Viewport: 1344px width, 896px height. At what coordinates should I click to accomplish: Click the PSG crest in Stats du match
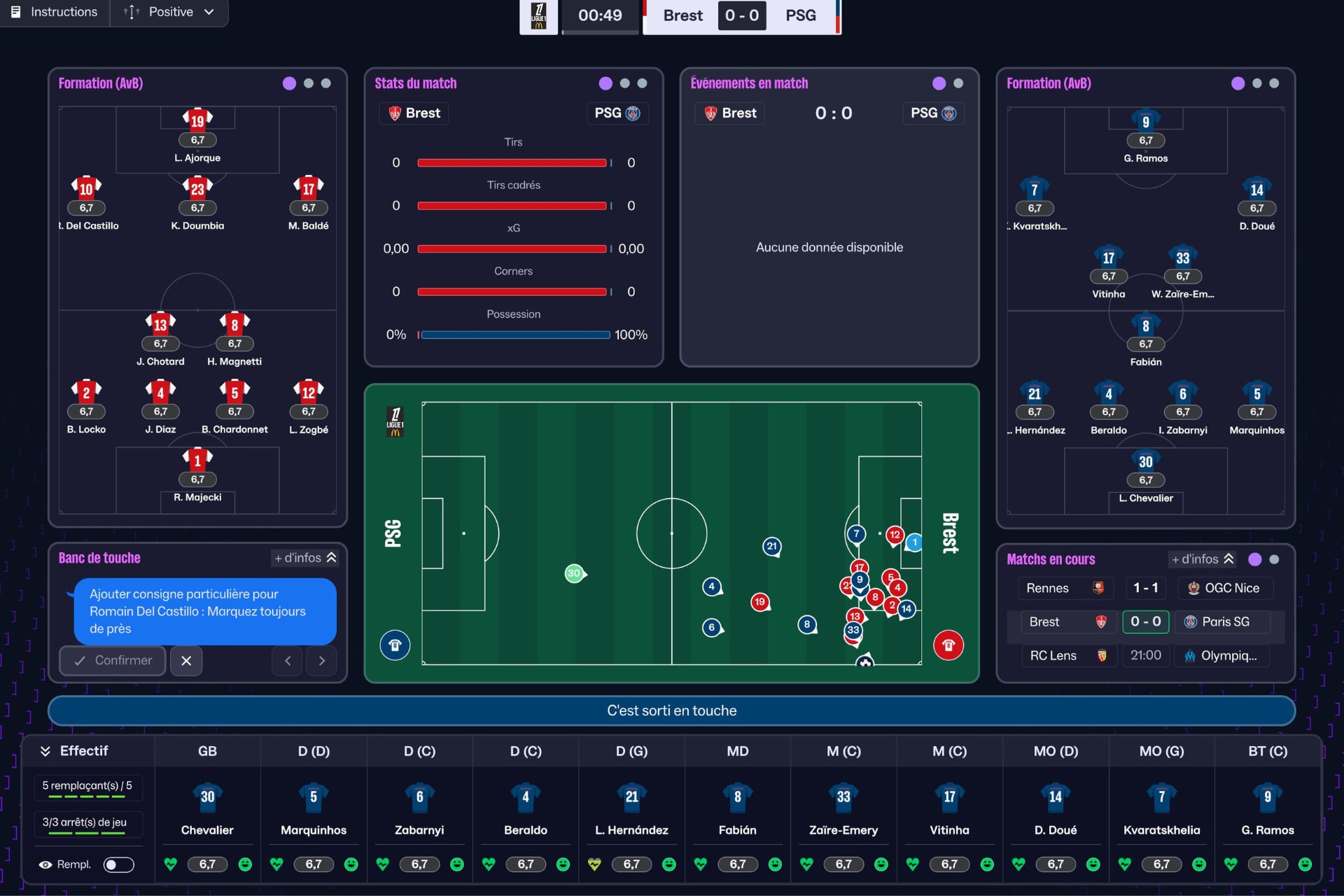coord(633,113)
